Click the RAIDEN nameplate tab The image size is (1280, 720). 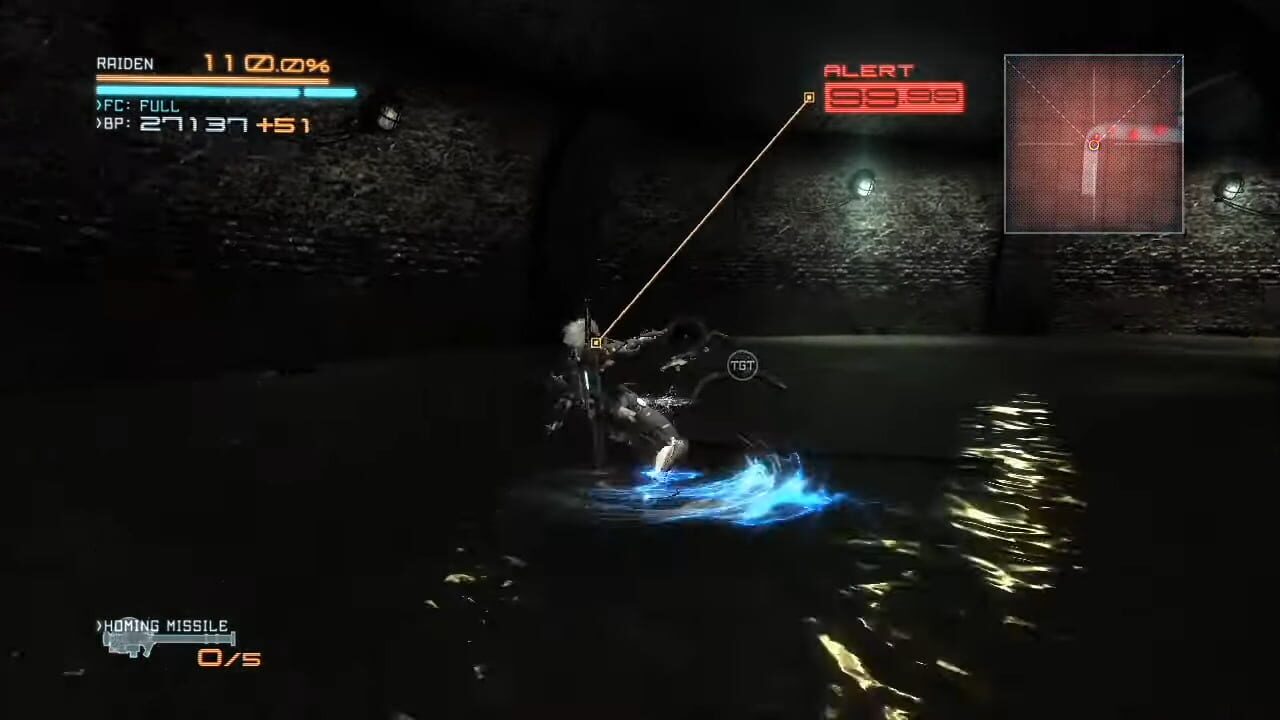(x=125, y=63)
